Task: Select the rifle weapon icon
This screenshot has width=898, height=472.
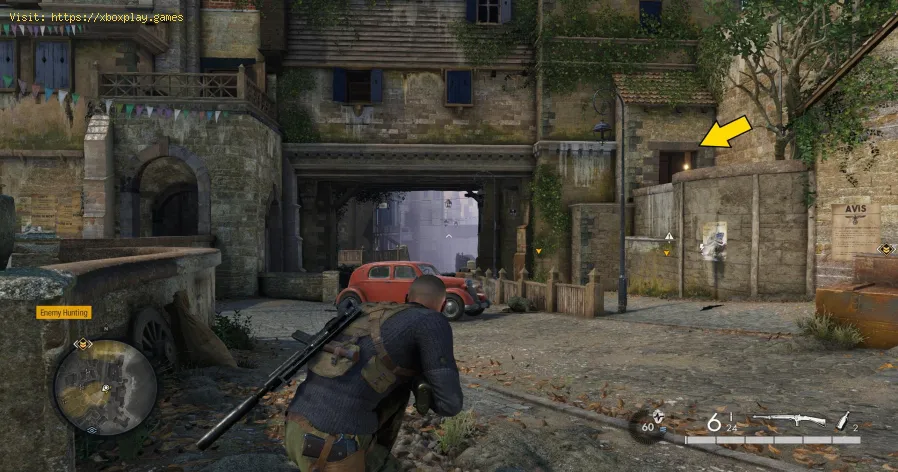Action: (789, 421)
